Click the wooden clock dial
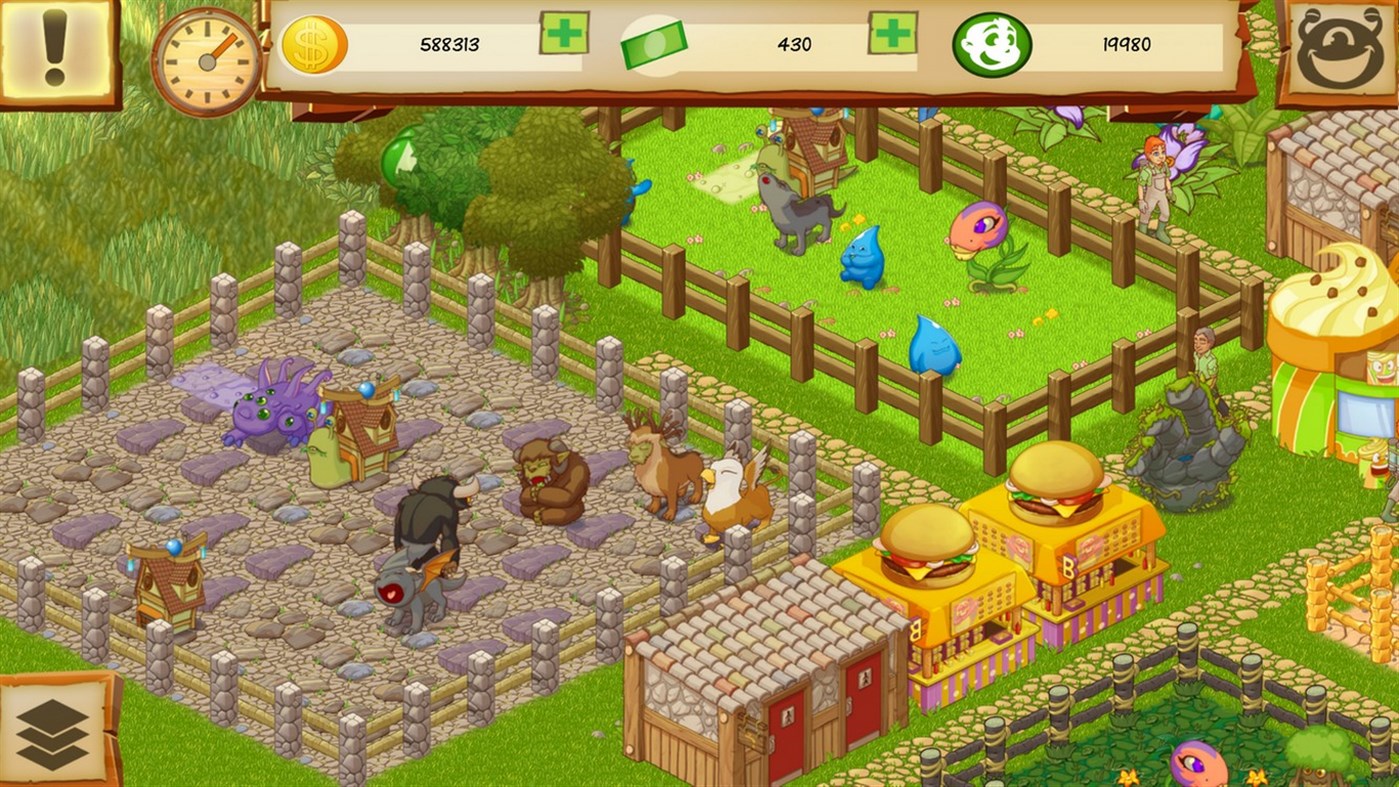Screen dimensions: 1399x787 pyautogui.click(x=208, y=60)
